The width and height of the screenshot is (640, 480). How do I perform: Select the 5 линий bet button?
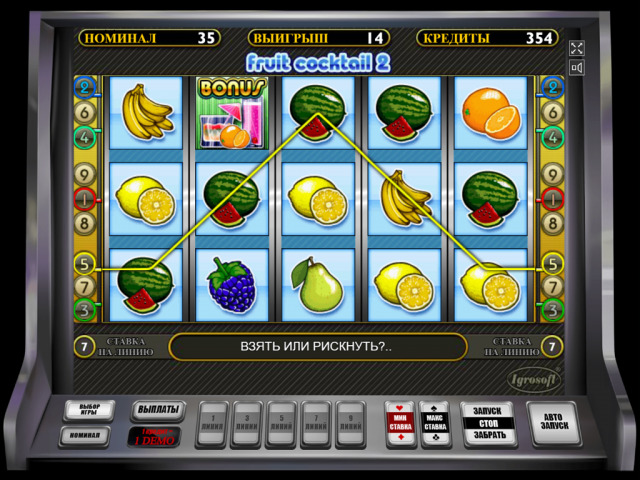click(282, 423)
